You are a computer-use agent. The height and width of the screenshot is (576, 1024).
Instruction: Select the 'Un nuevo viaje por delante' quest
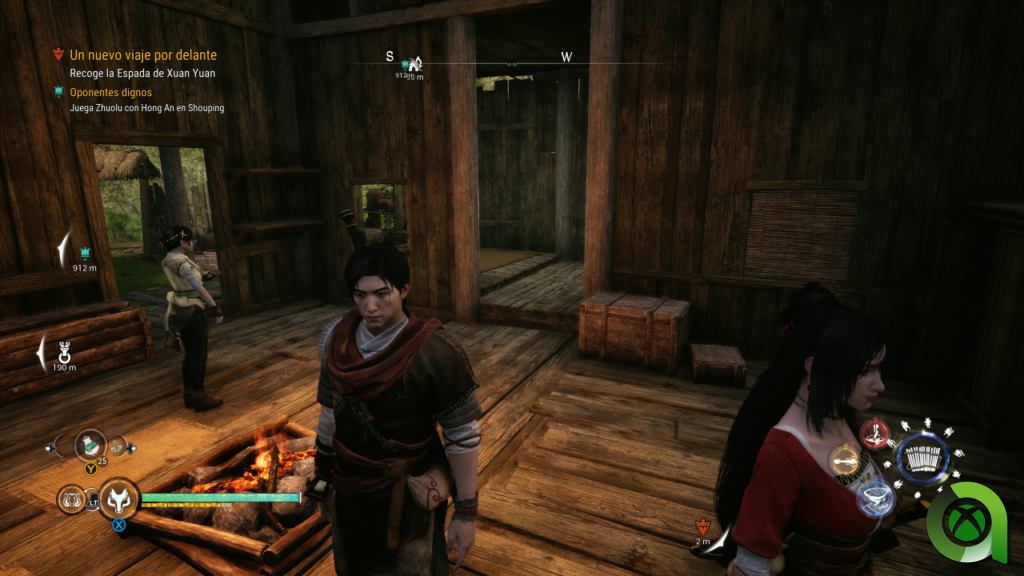click(143, 55)
